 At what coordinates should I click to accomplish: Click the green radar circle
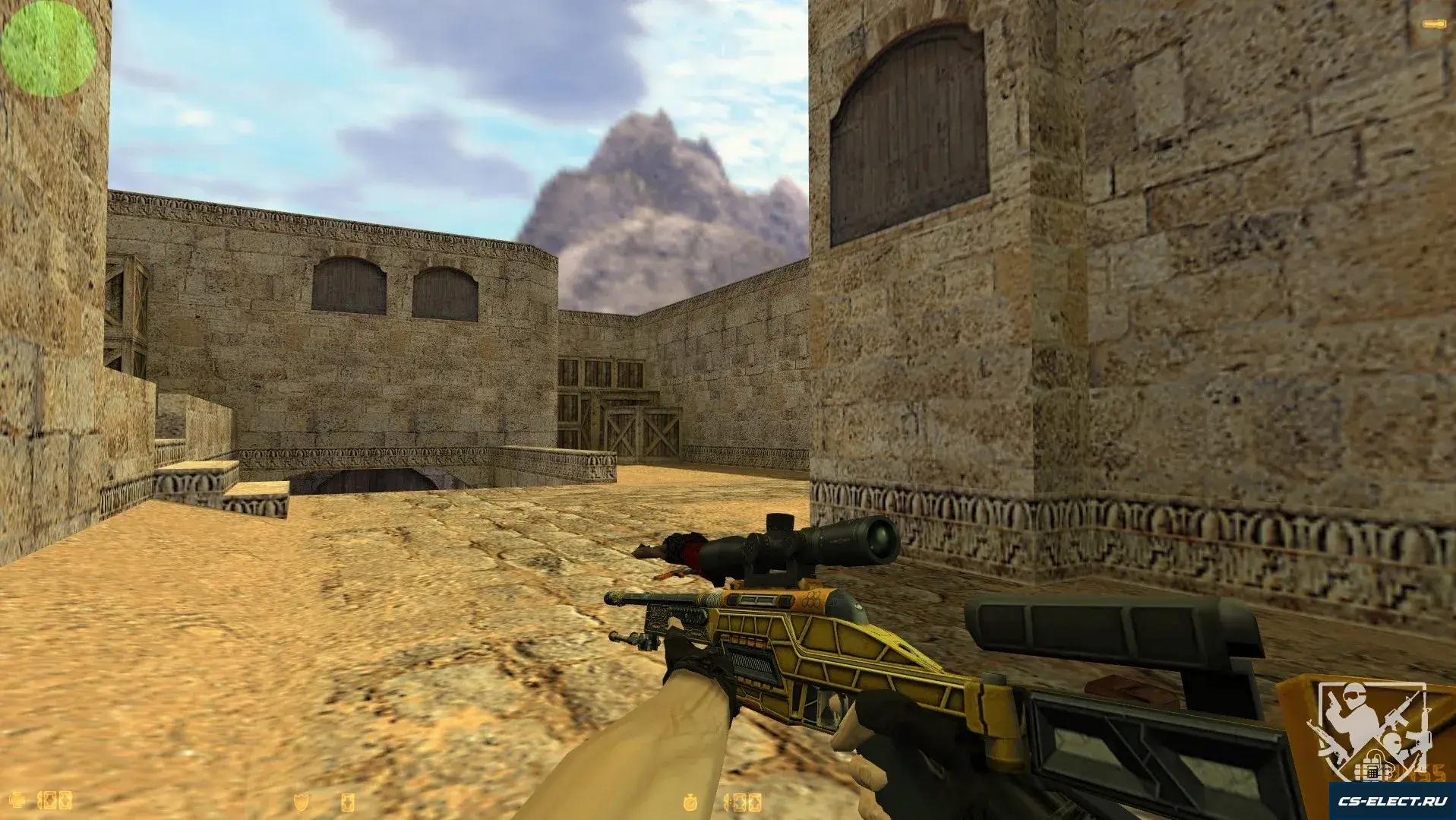(x=48, y=48)
